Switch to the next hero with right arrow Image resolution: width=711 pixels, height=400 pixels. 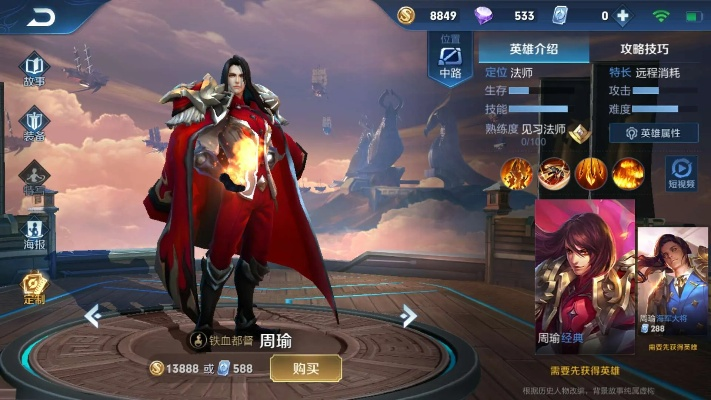point(407,316)
